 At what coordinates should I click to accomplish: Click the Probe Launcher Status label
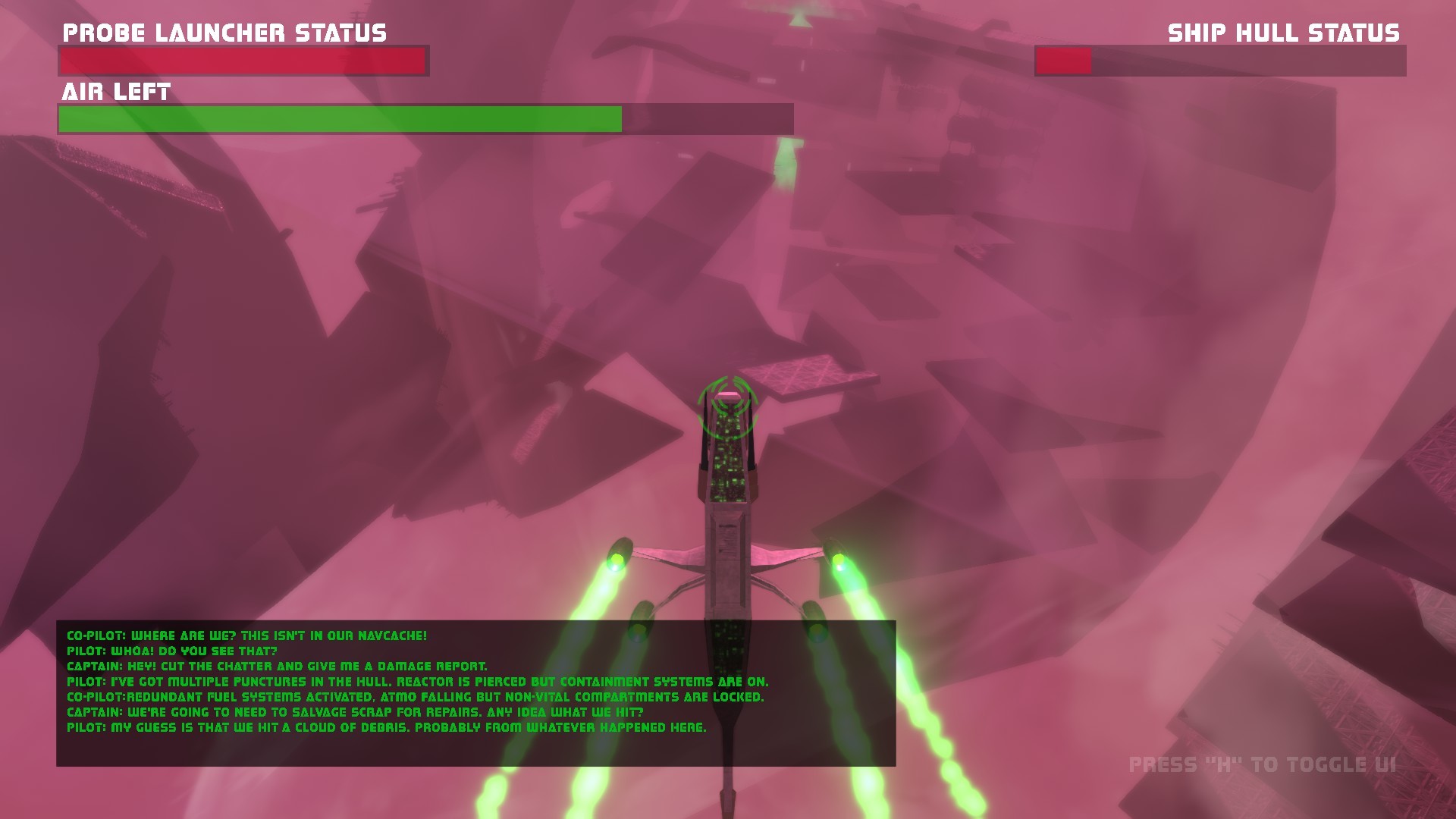click(224, 33)
